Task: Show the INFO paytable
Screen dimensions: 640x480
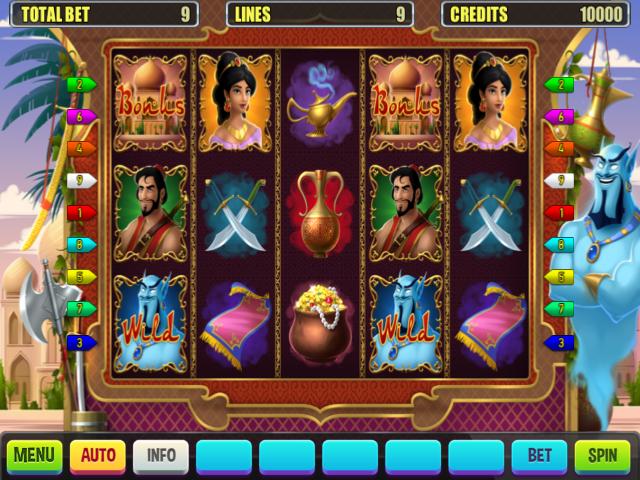Action: pos(161,456)
